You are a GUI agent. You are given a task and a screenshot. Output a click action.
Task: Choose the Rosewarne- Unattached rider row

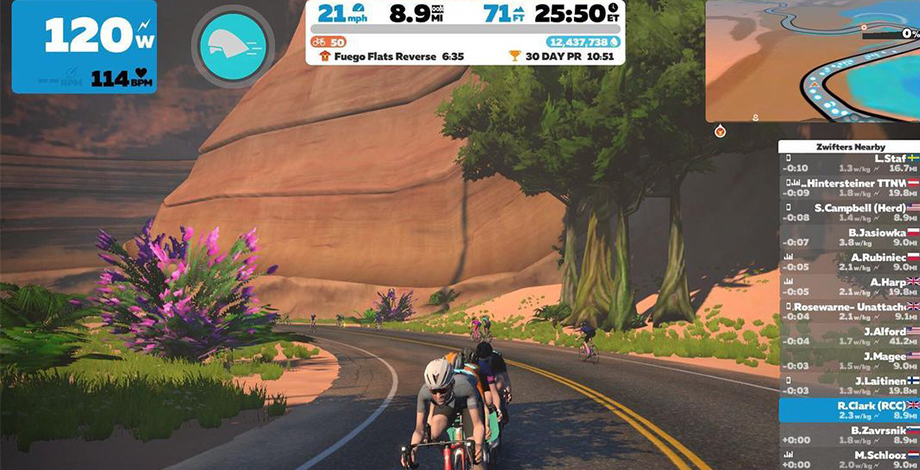point(849,310)
